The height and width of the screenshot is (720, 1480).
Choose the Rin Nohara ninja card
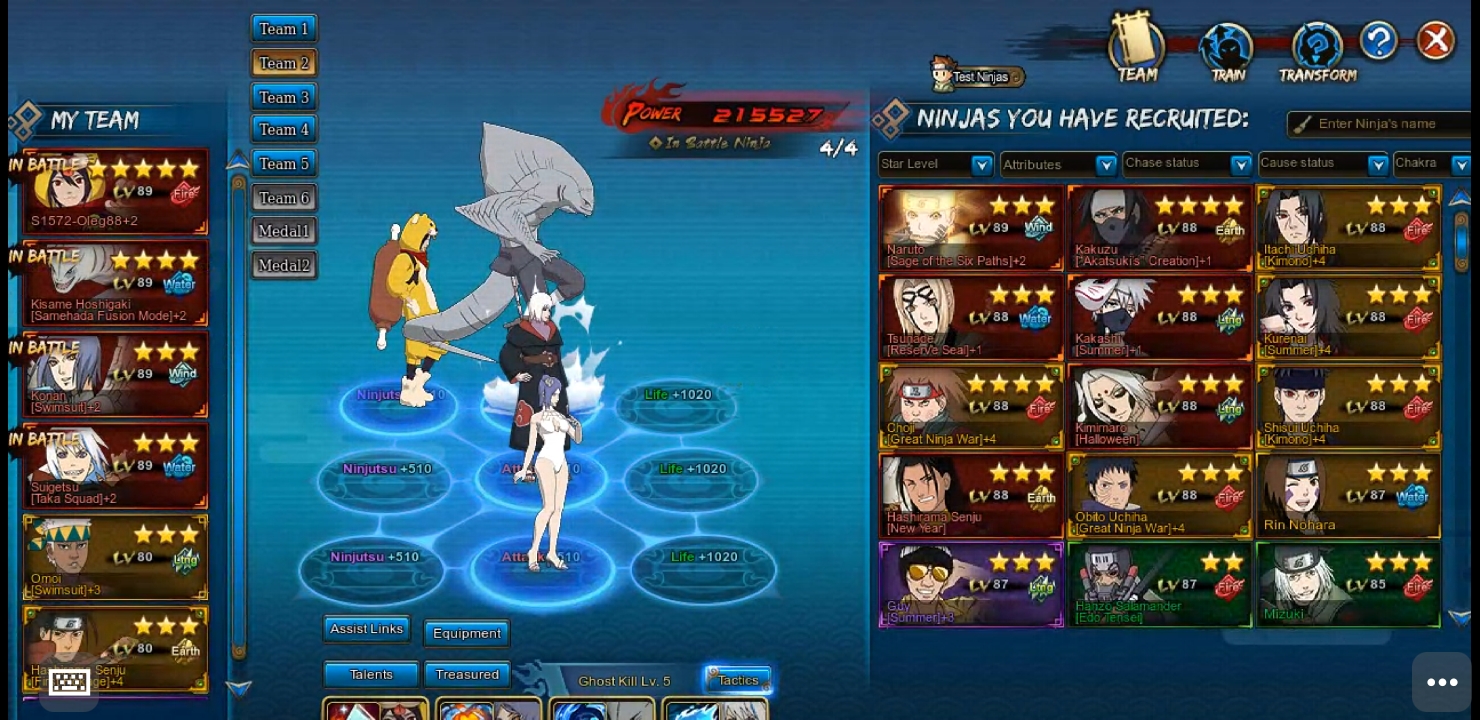pyautogui.click(x=1348, y=496)
